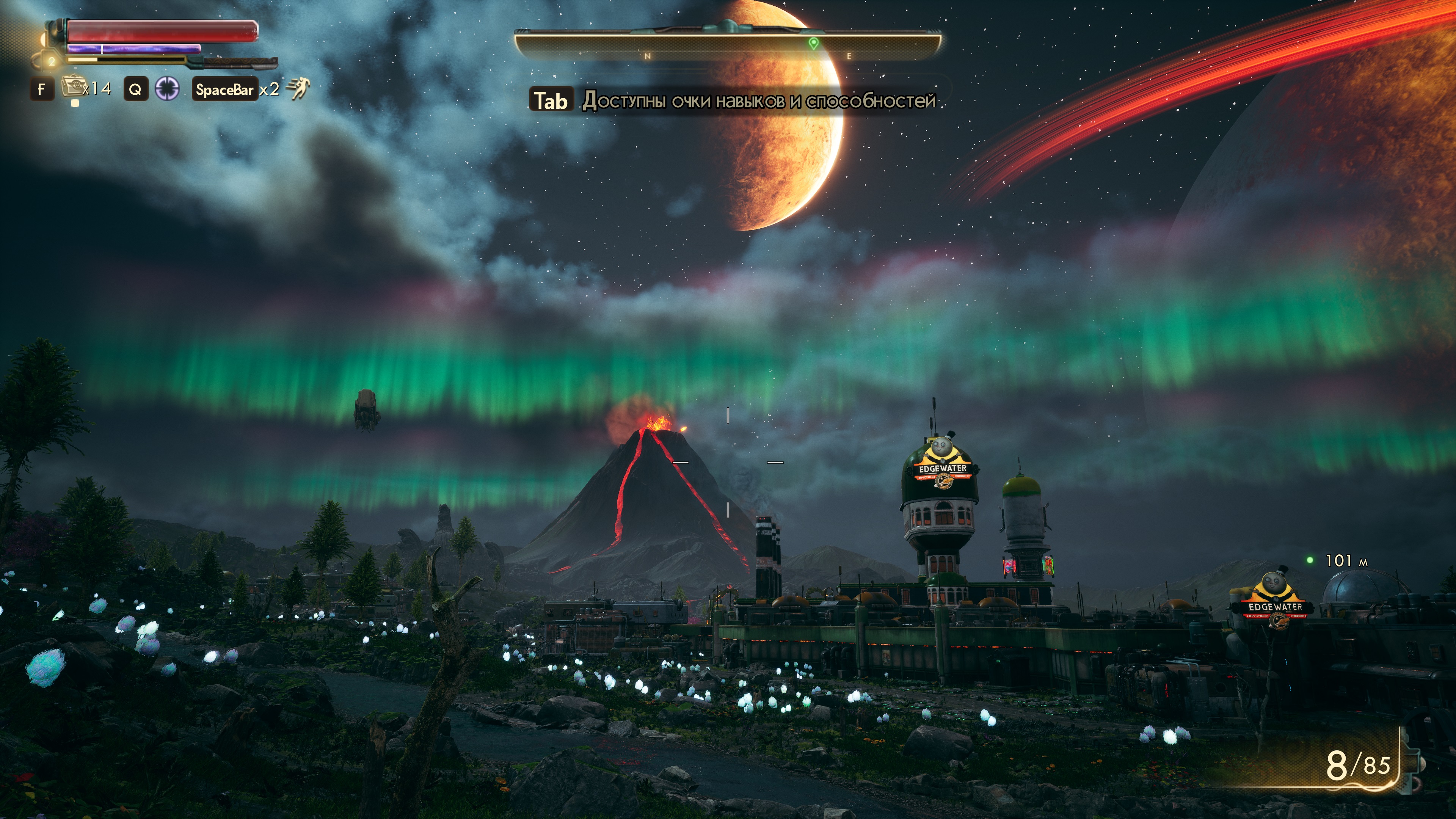Select the green objective dot showing 101 m

click(x=1310, y=560)
